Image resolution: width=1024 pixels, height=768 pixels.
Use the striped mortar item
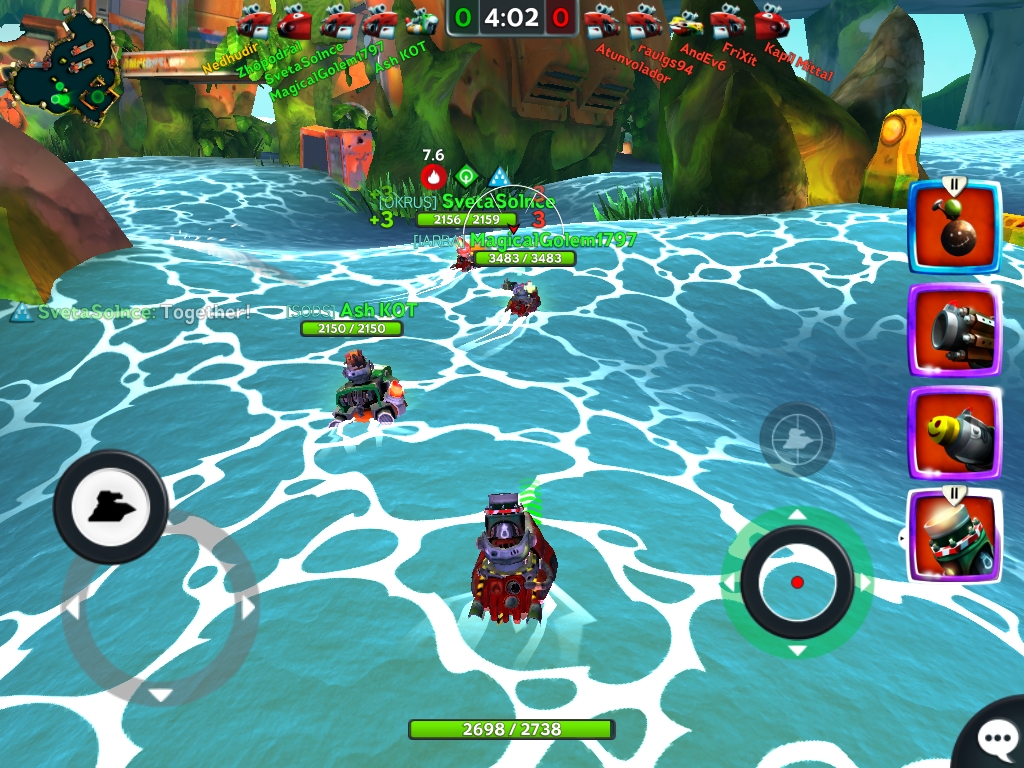pos(954,536)
